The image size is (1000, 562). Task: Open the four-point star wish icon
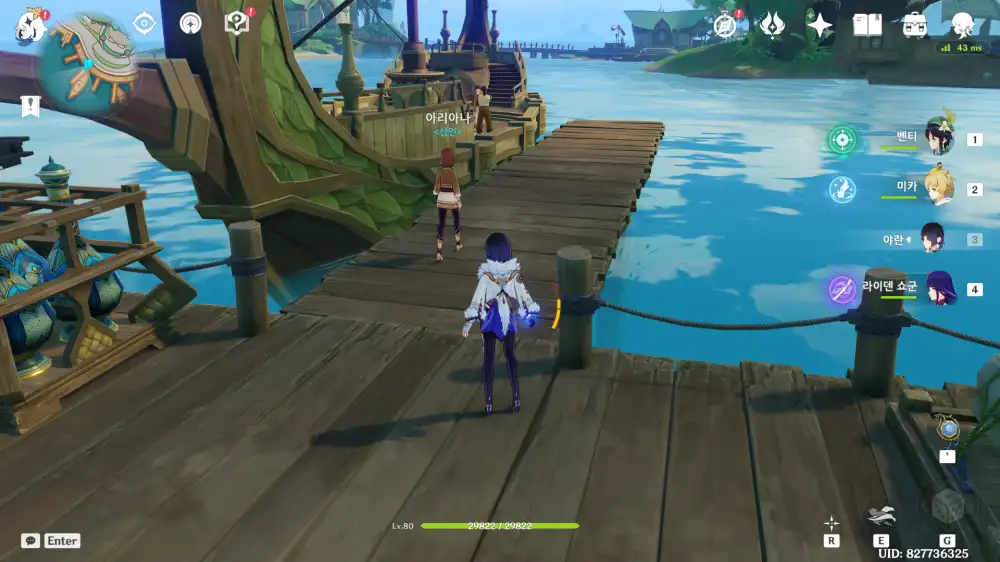[820, 25]
